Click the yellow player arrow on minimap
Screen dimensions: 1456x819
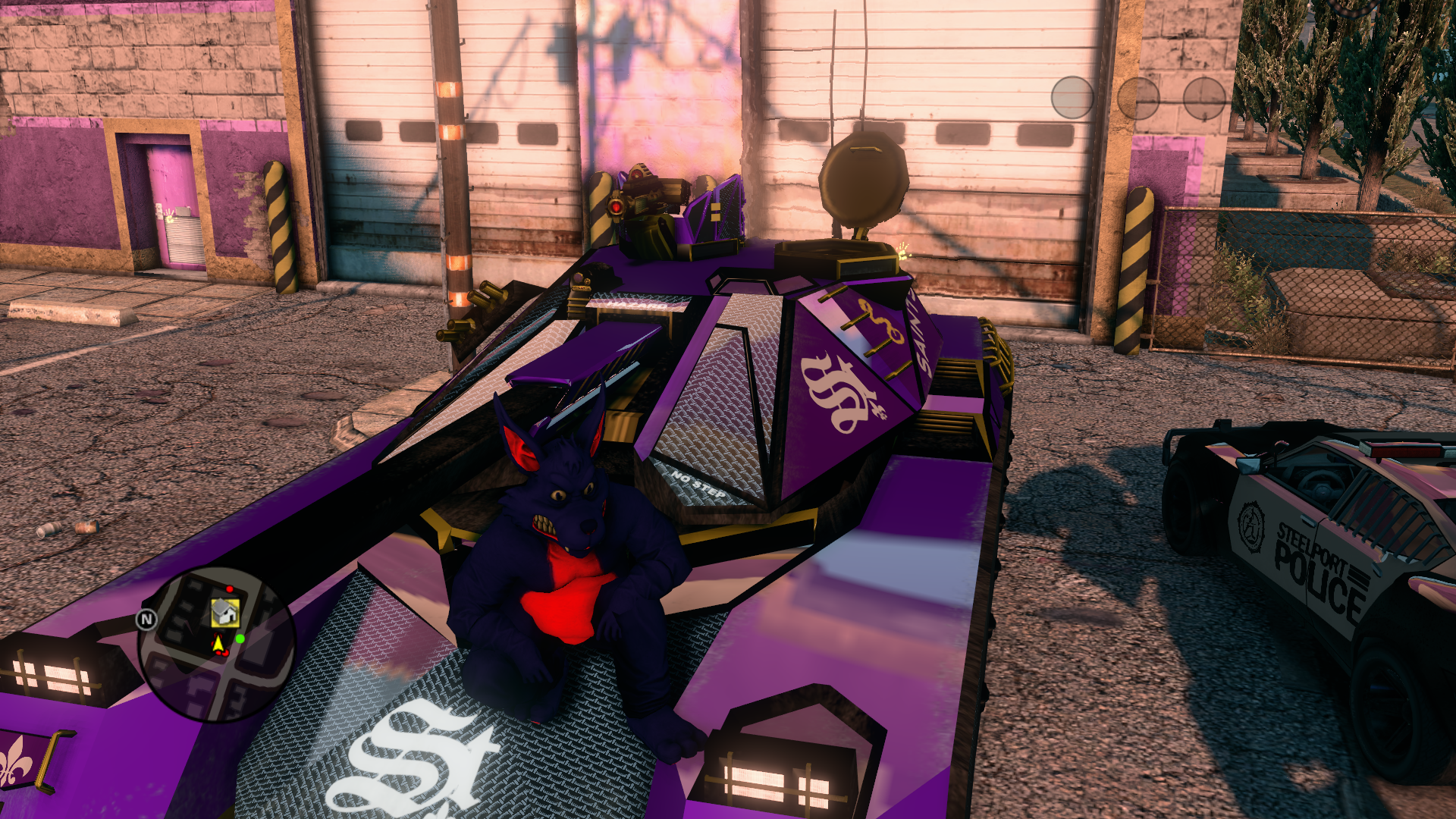coord(218,644)
